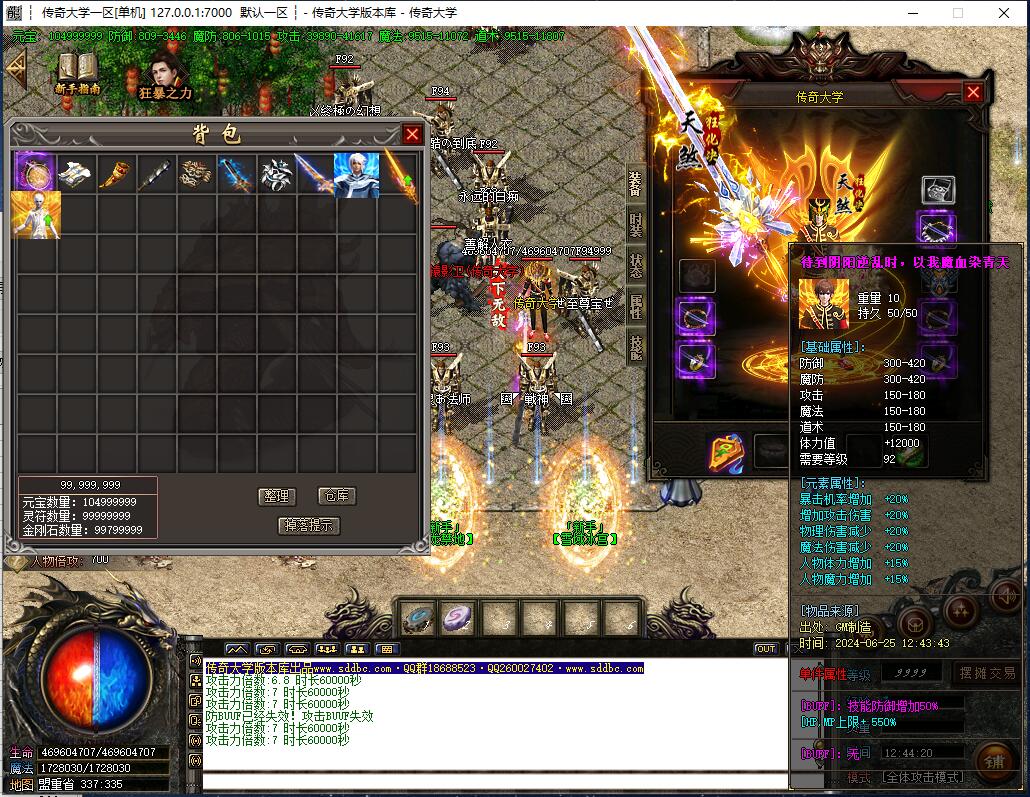Open the 新手指南 beginner guide
The image size is (1030, 797).
click(77, 73)
